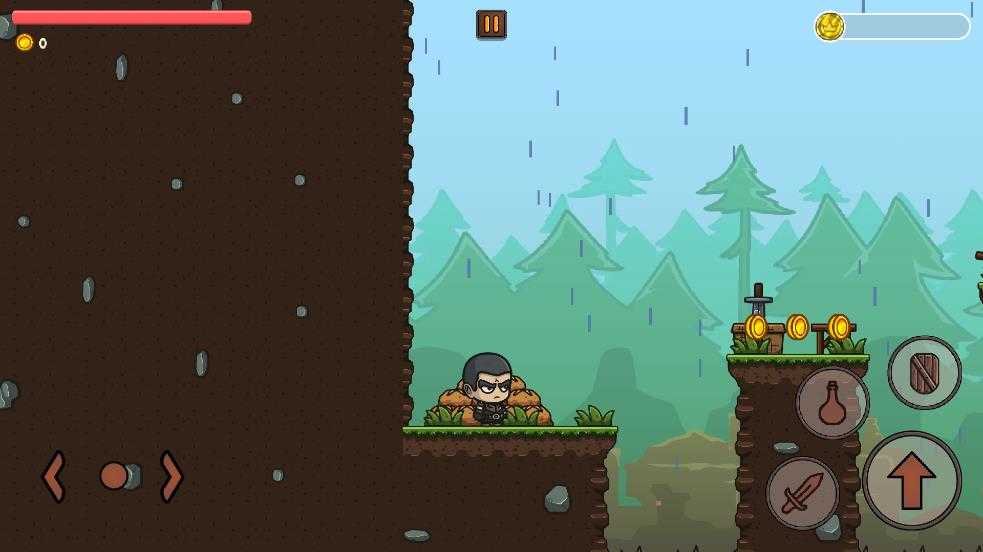Use the potion flask button
Image resolution: width=983 pixels, height=552 pixels.
click(832, 403)
